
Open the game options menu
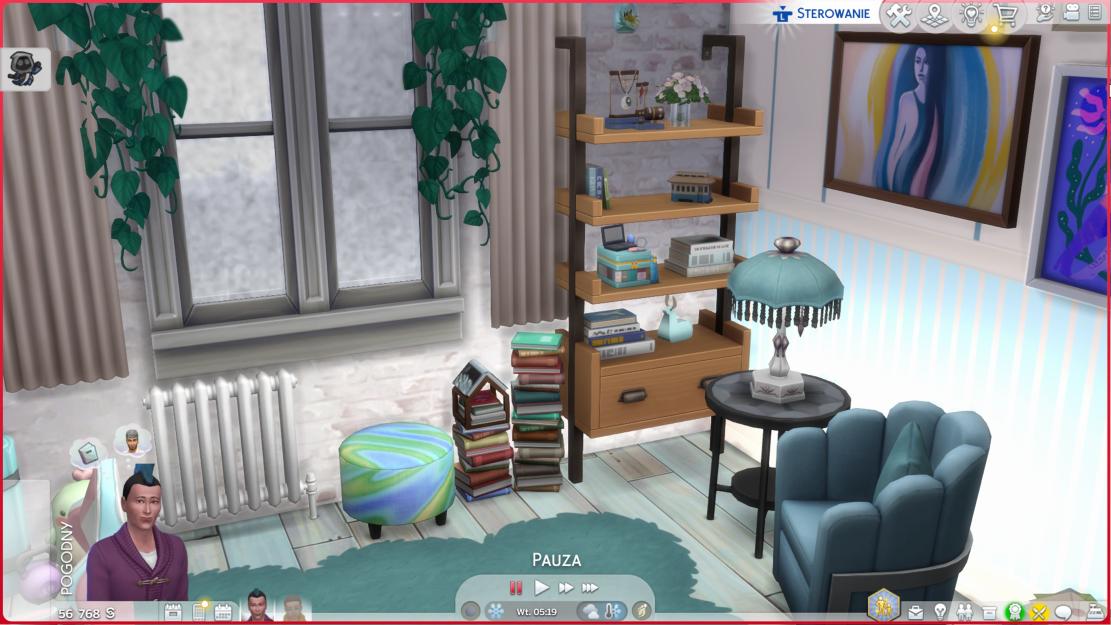tap(1096, 13)
